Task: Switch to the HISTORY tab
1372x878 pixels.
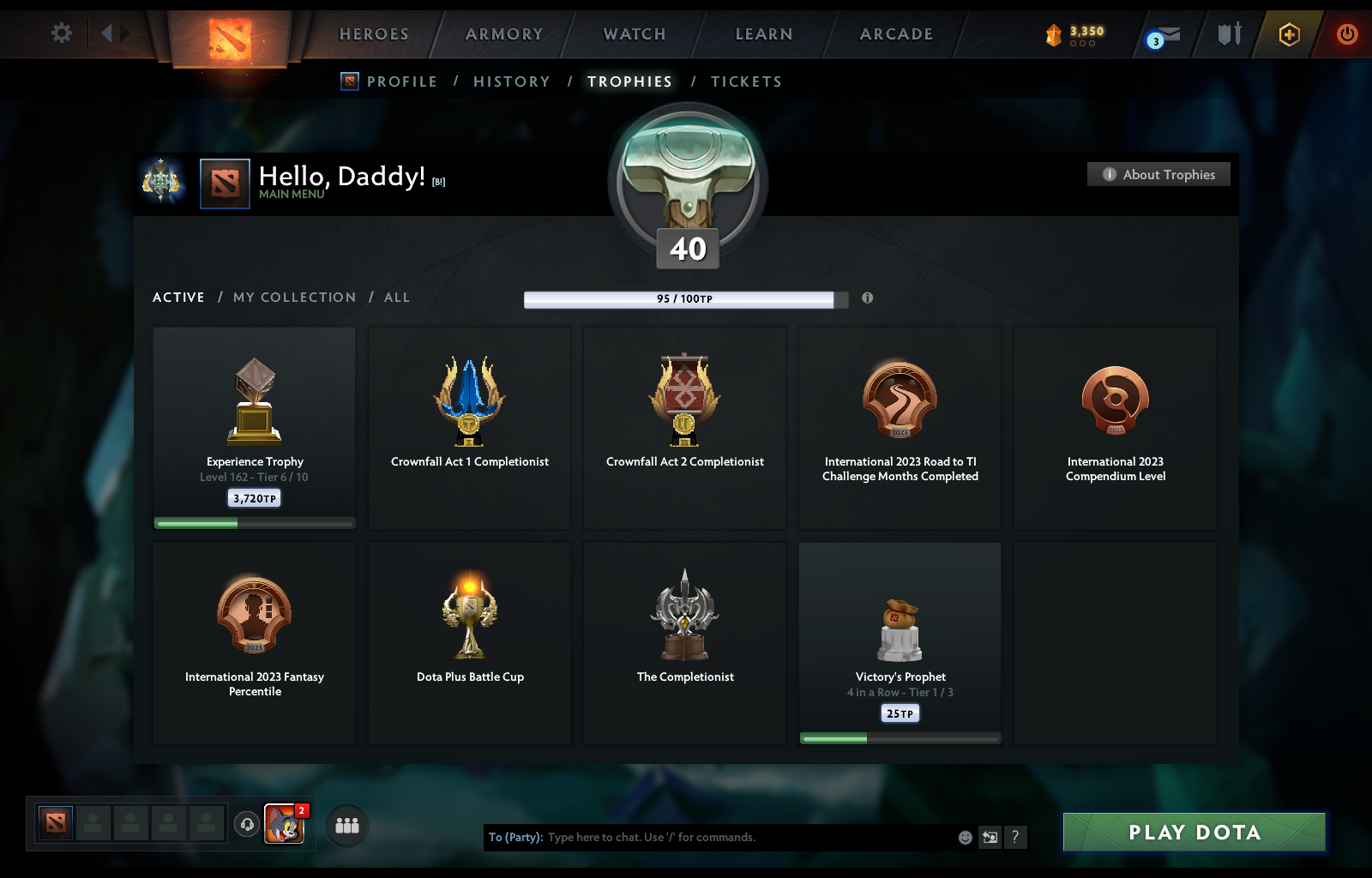Action: point(511,81)
